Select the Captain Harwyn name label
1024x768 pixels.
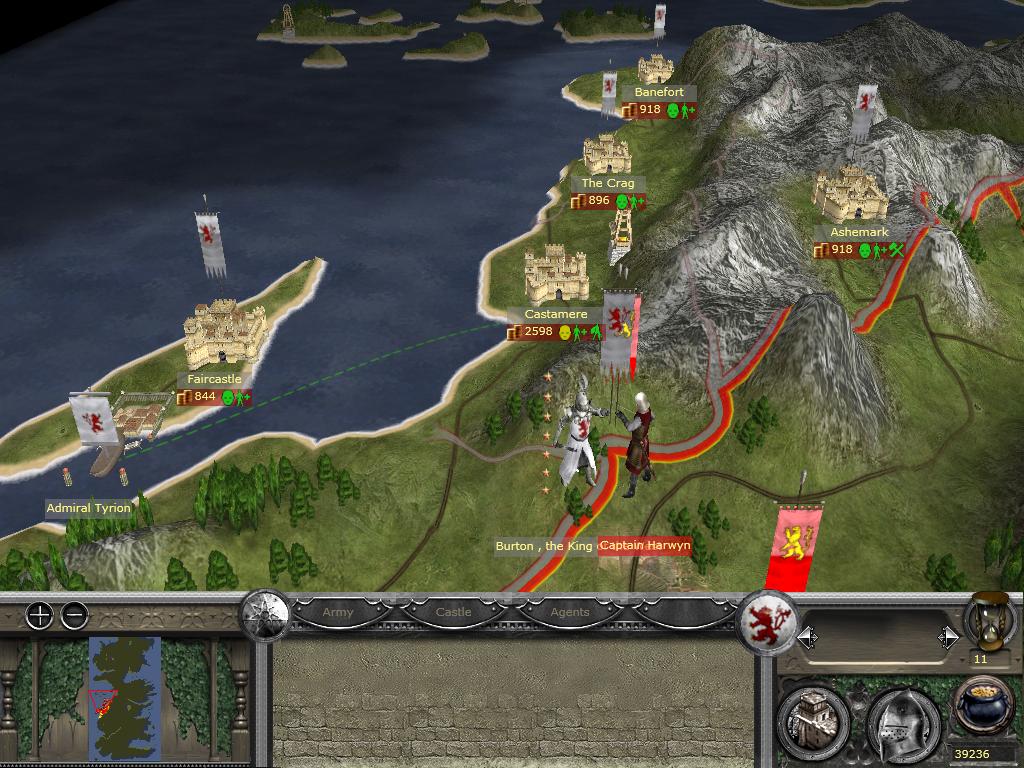645,546
